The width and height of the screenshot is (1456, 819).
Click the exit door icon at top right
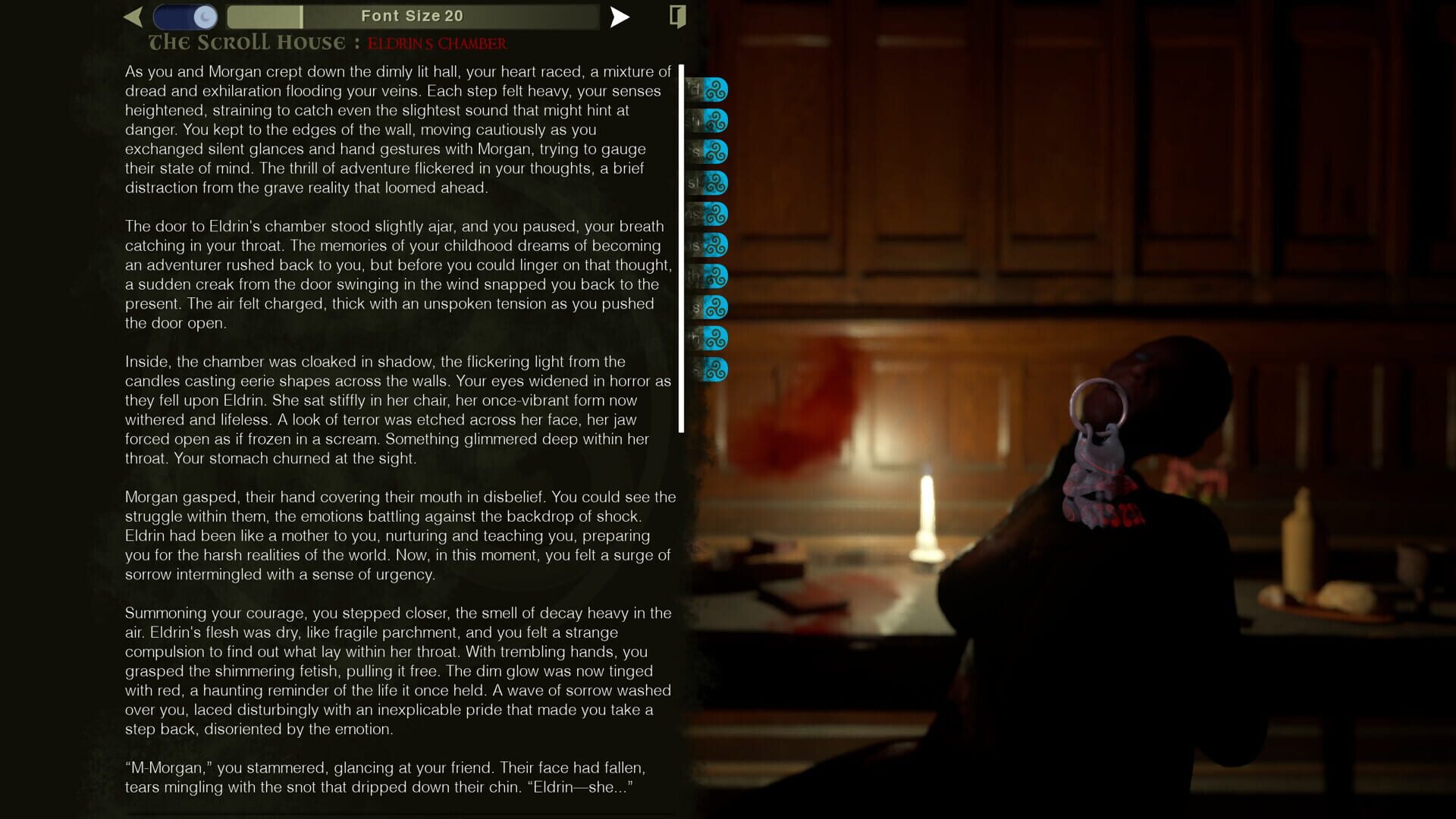point(677,16)
